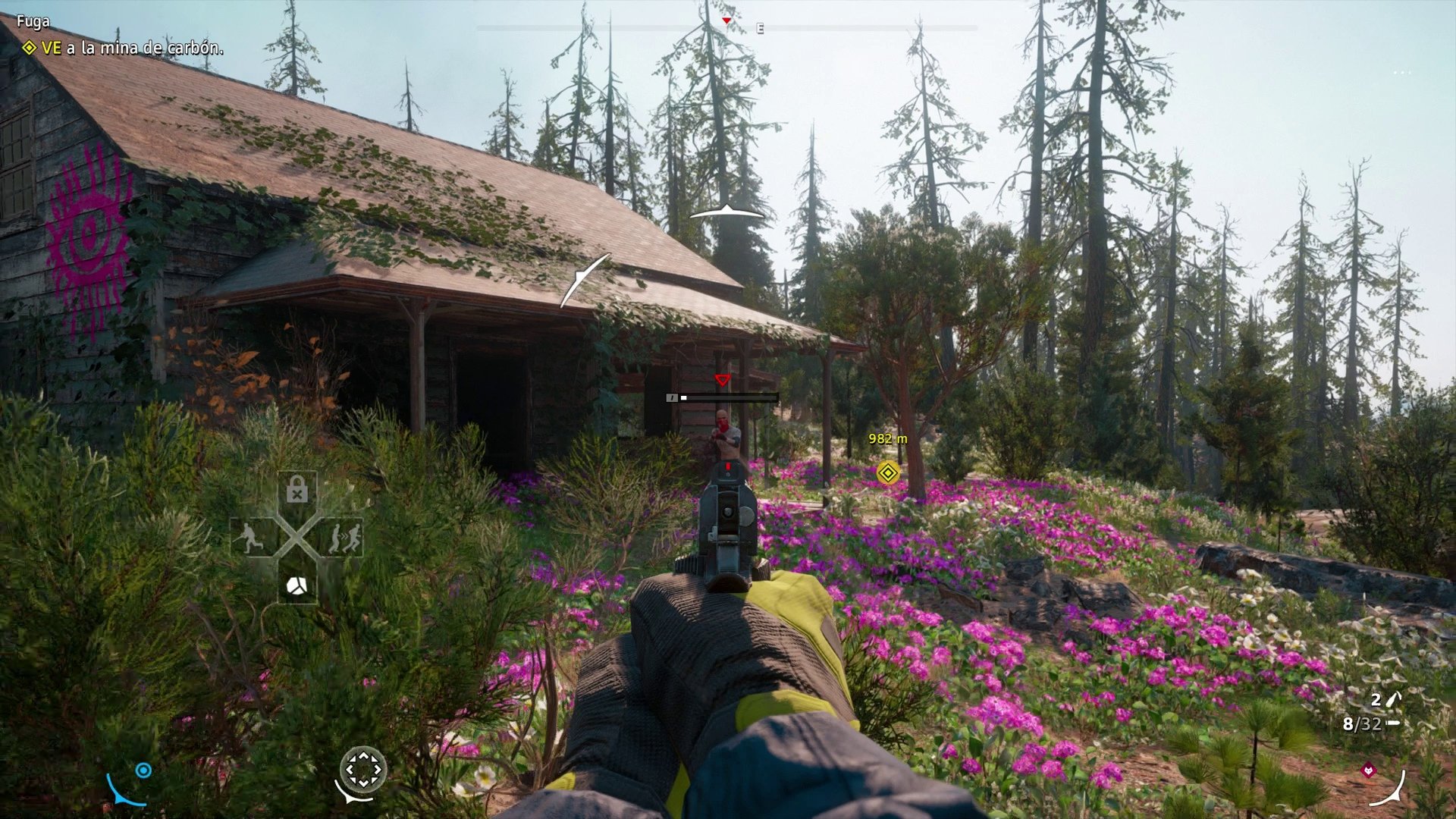Click the Xbox emblem on the D-pad prompt

click(x=297, y=586)
